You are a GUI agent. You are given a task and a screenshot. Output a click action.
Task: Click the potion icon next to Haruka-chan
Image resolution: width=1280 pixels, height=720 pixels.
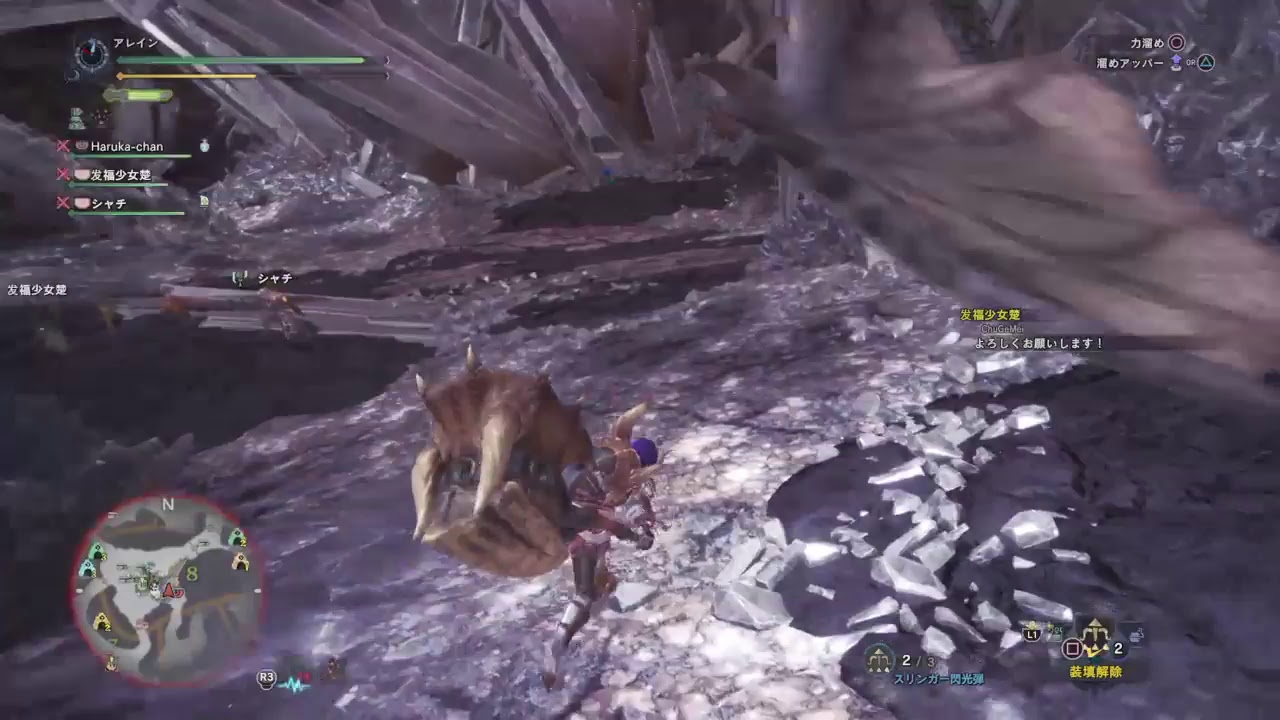(204, 147)
